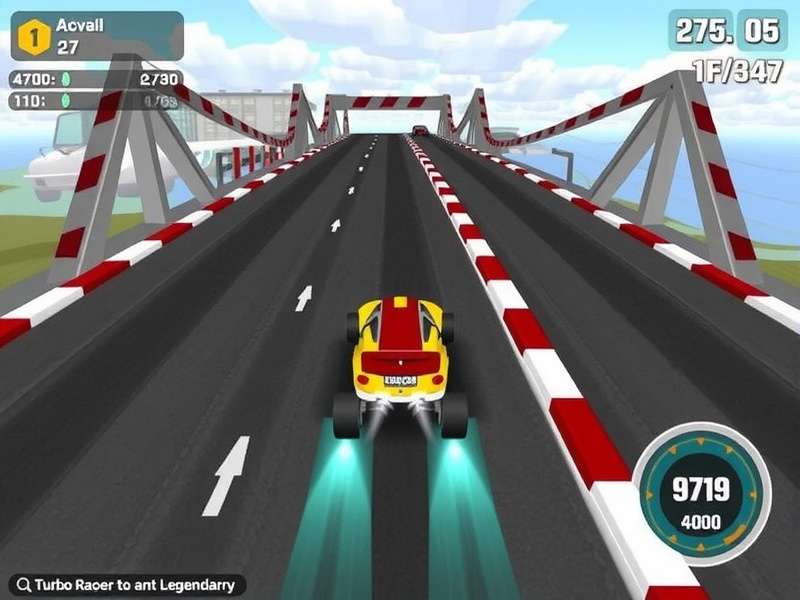Click the magnifying glass search icon

(x=21, y=585)
